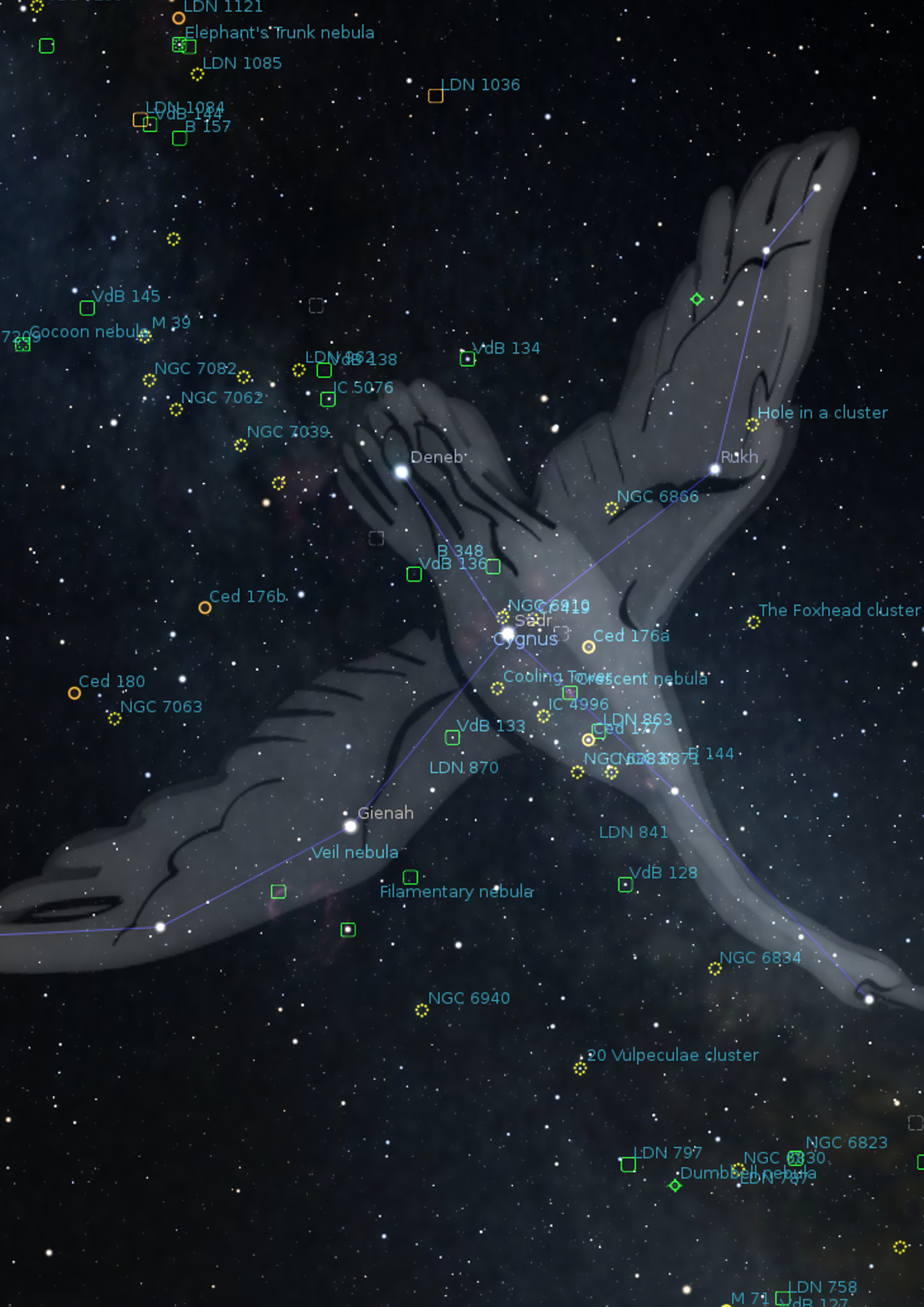Select the NGC 6866 cluster marker
Image resolution: width=924 pixels, height=1307 pixels.
(x=611, y=508)
